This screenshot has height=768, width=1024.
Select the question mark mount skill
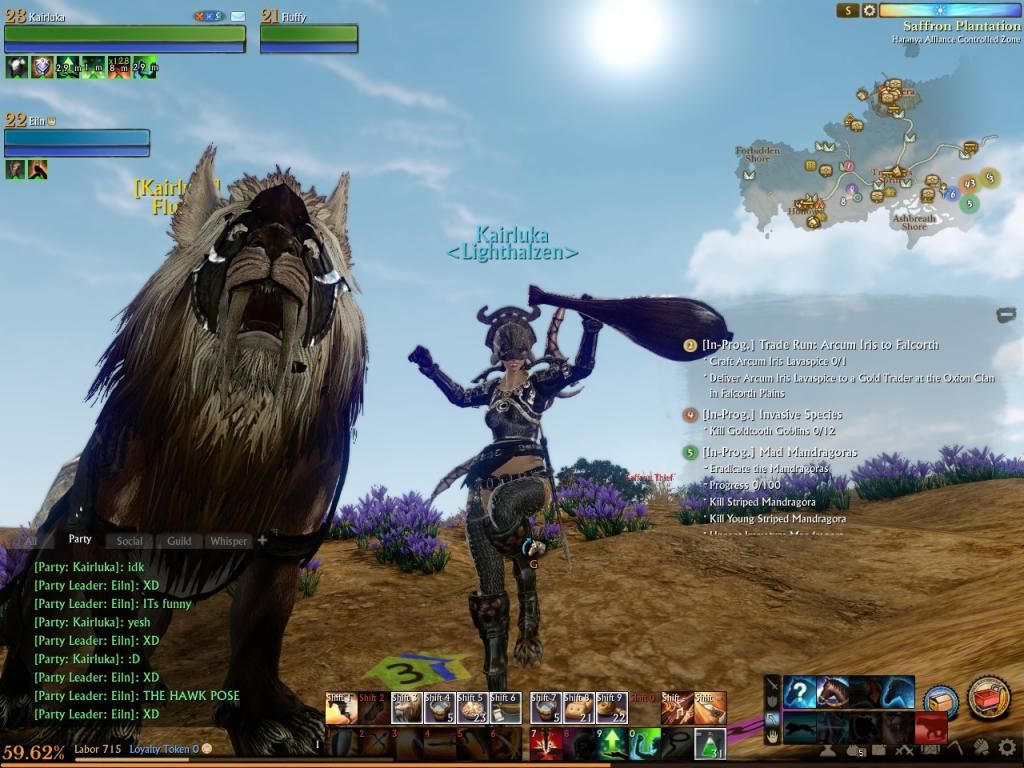799,692
